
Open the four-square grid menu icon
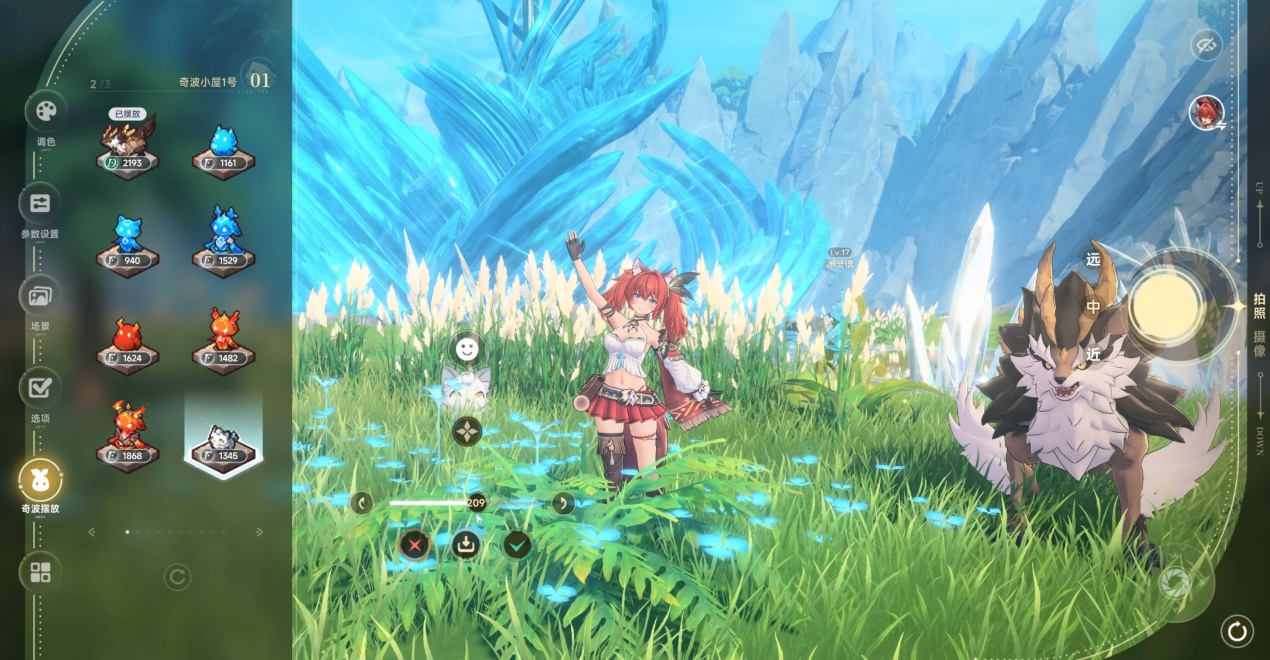coord(40,572)
